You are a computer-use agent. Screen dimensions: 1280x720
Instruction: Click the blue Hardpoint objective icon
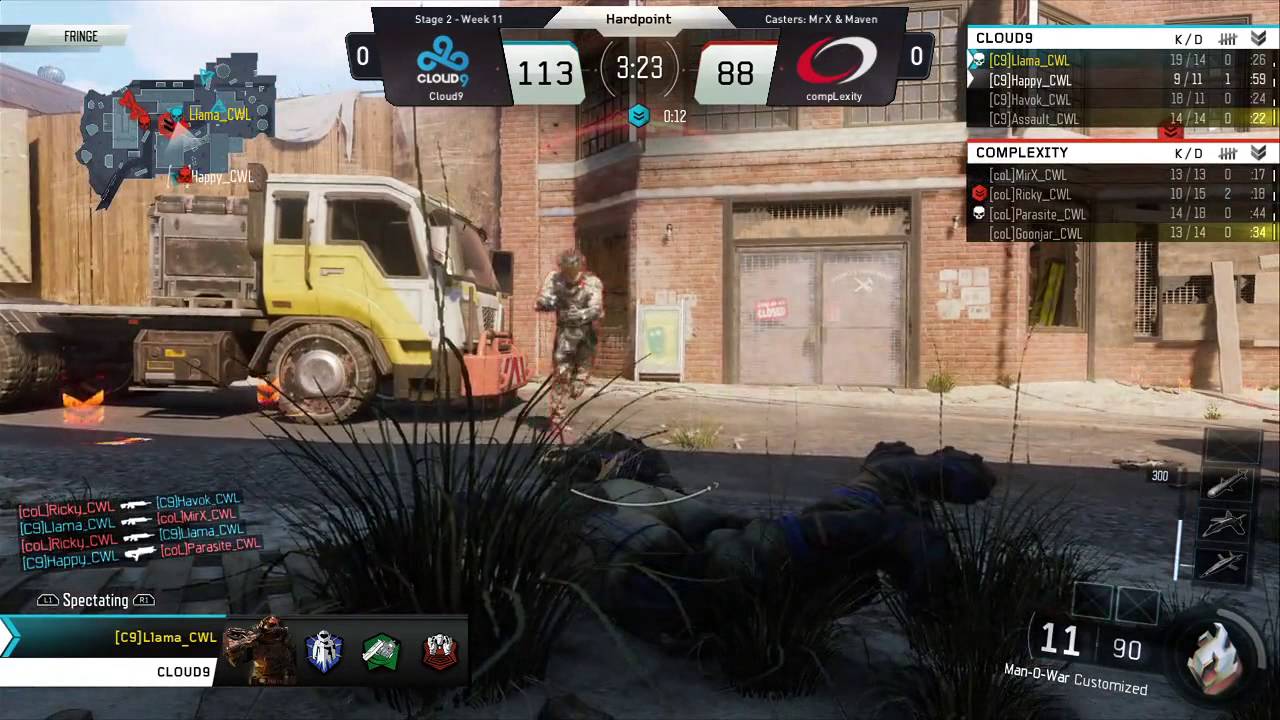pos(639,116)
